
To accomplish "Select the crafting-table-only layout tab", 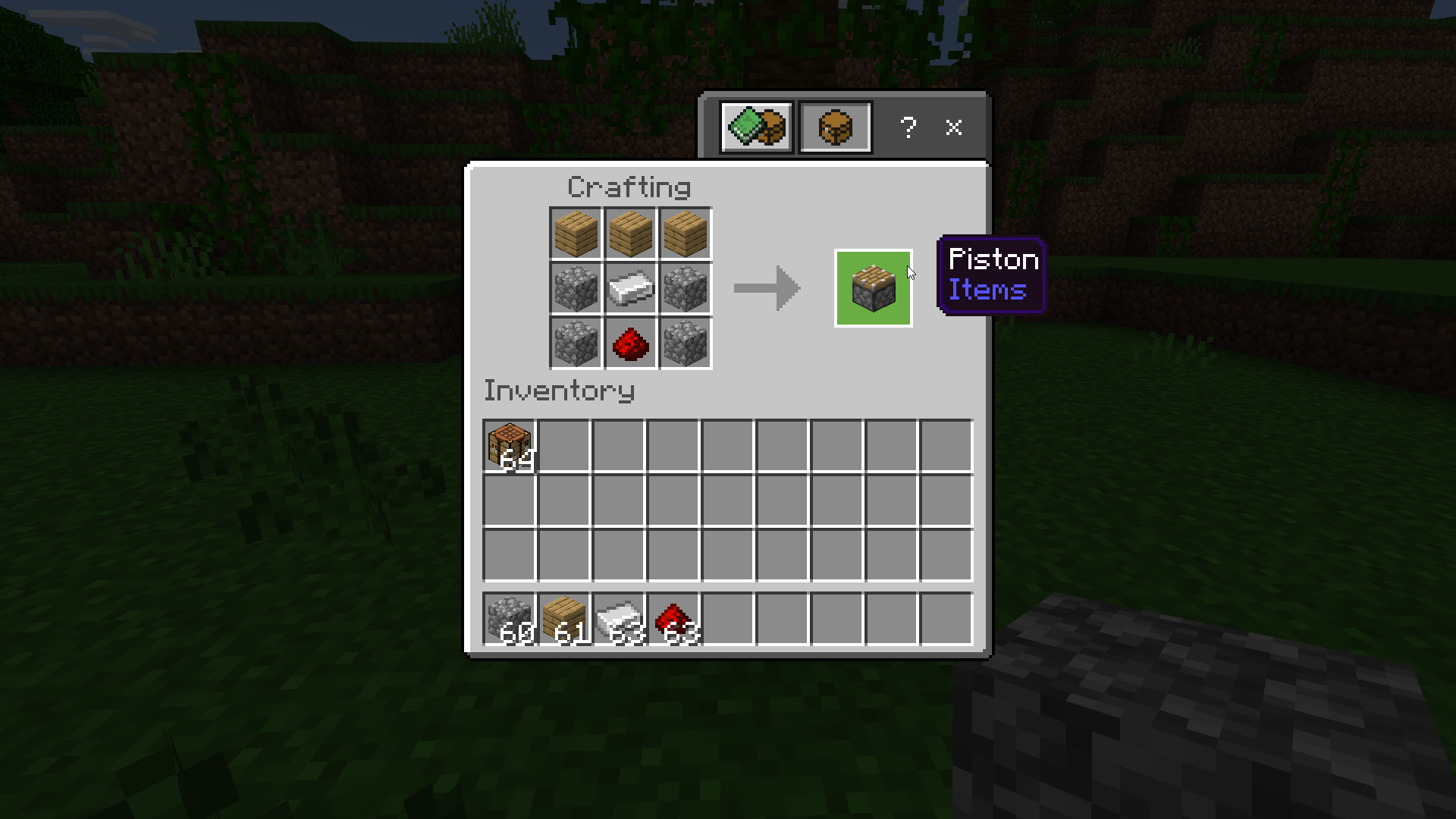I will [835, 127].
